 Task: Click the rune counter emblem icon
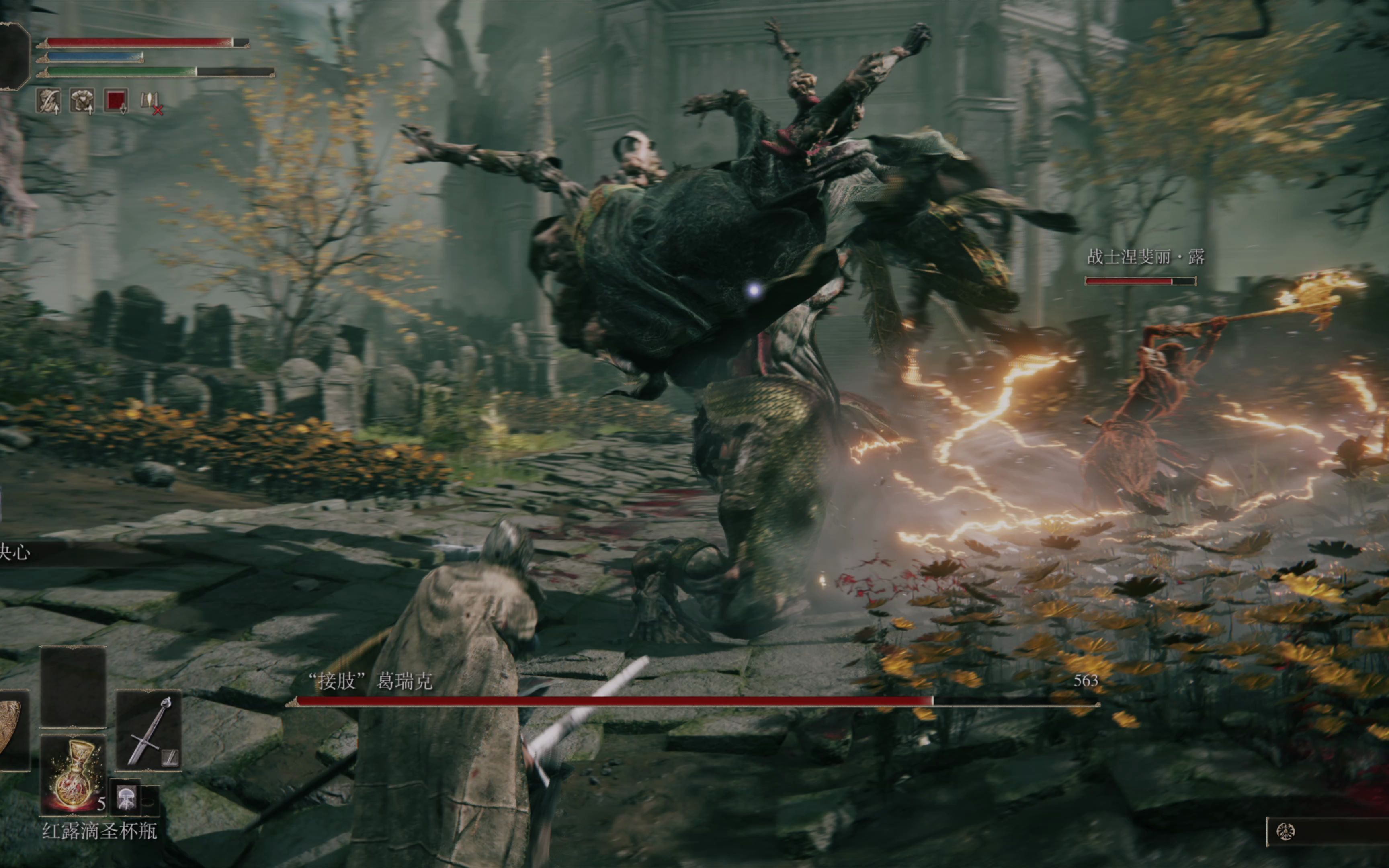pyautogui.click(x=1285, y=831)
